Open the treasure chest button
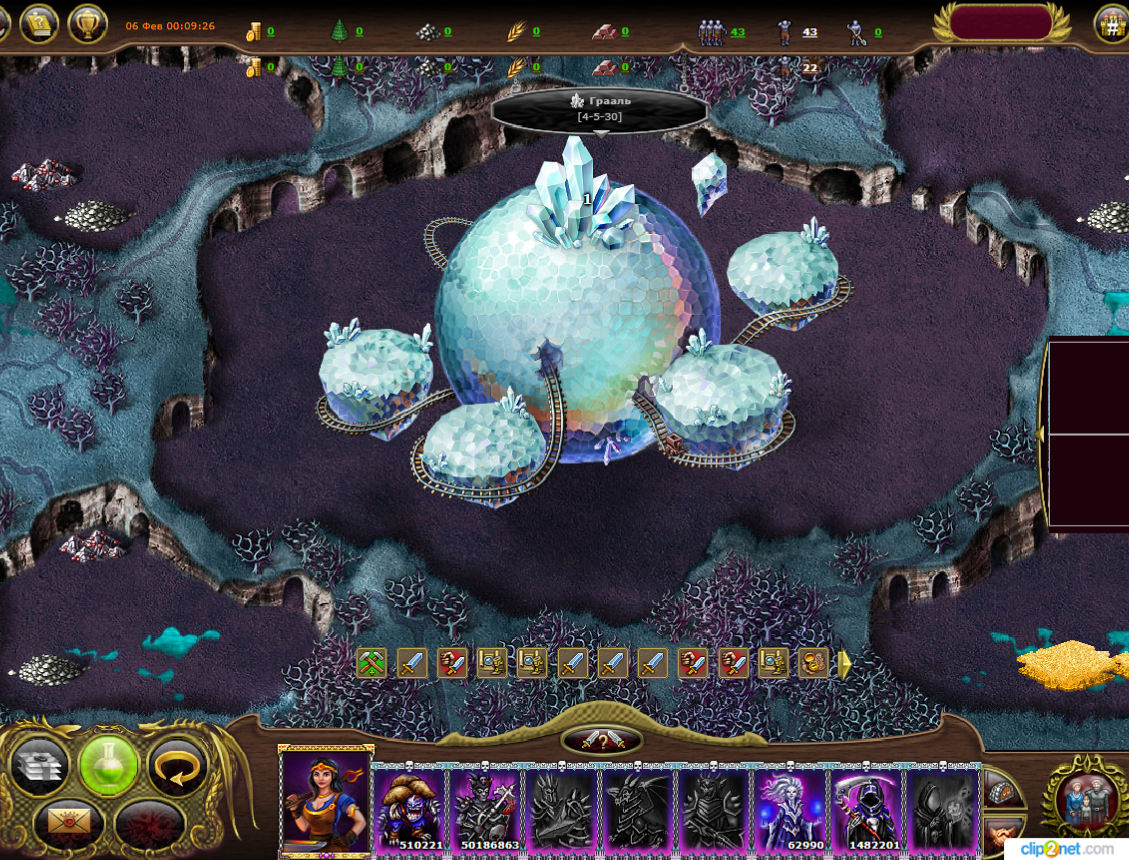 pos(1003,790)
